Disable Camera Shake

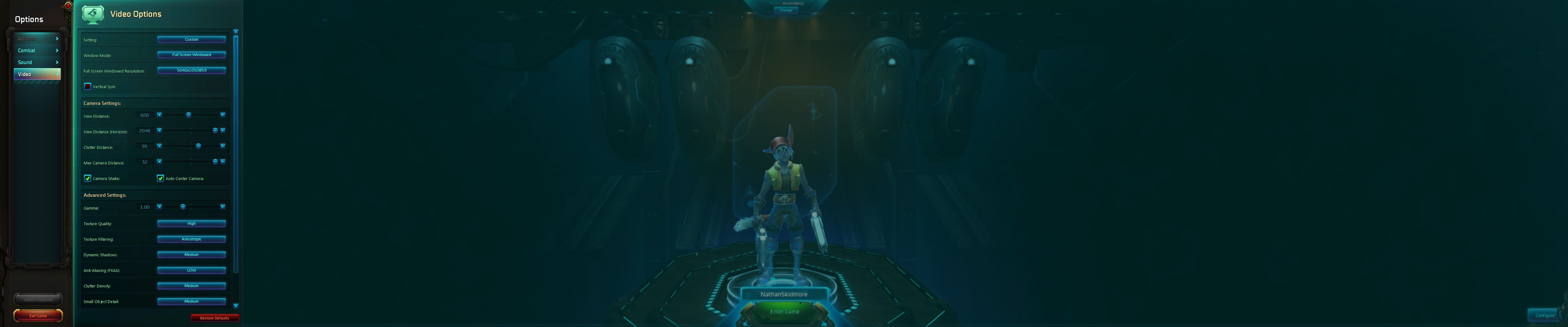88,178
